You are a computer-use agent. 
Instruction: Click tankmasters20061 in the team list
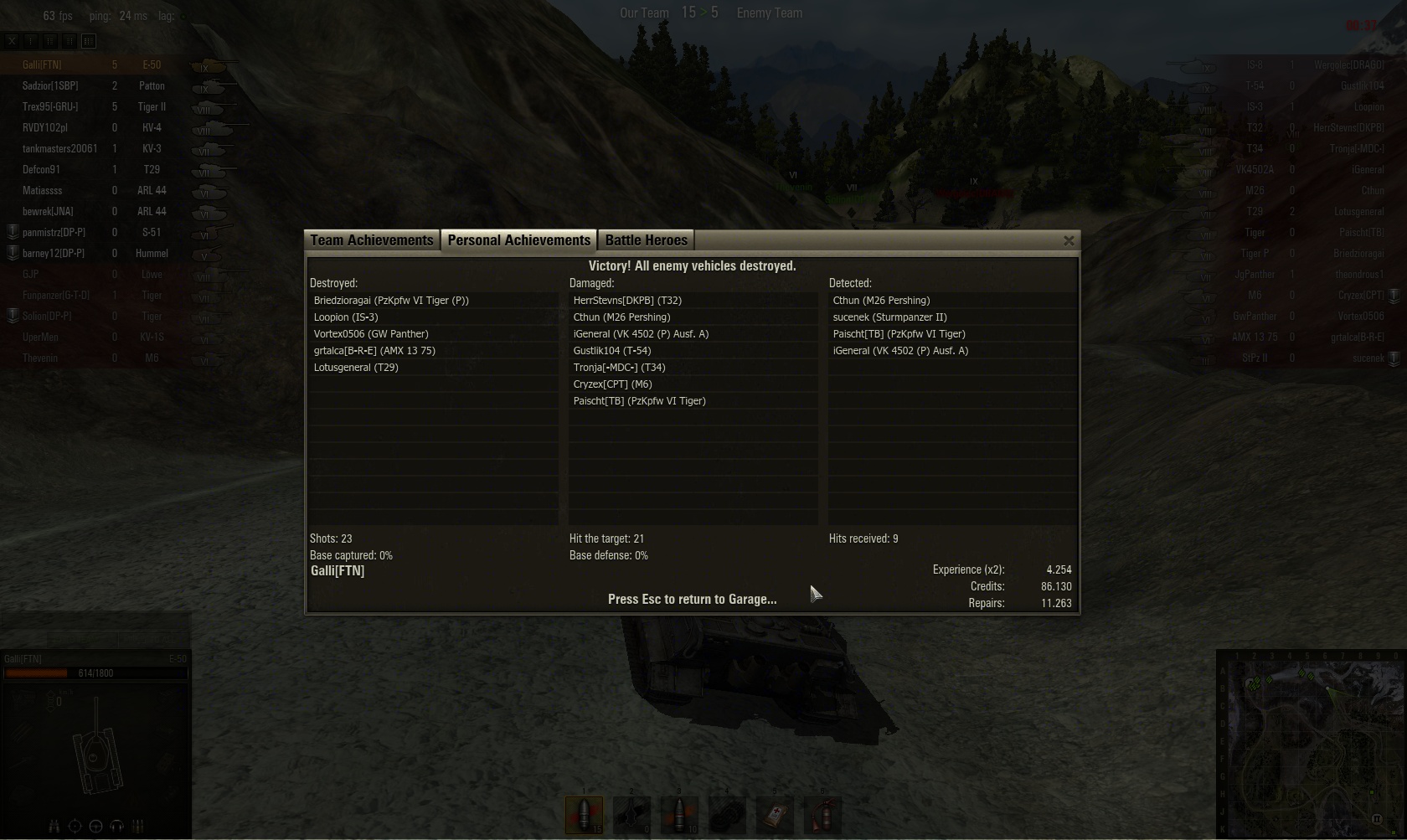pos(59,149)
